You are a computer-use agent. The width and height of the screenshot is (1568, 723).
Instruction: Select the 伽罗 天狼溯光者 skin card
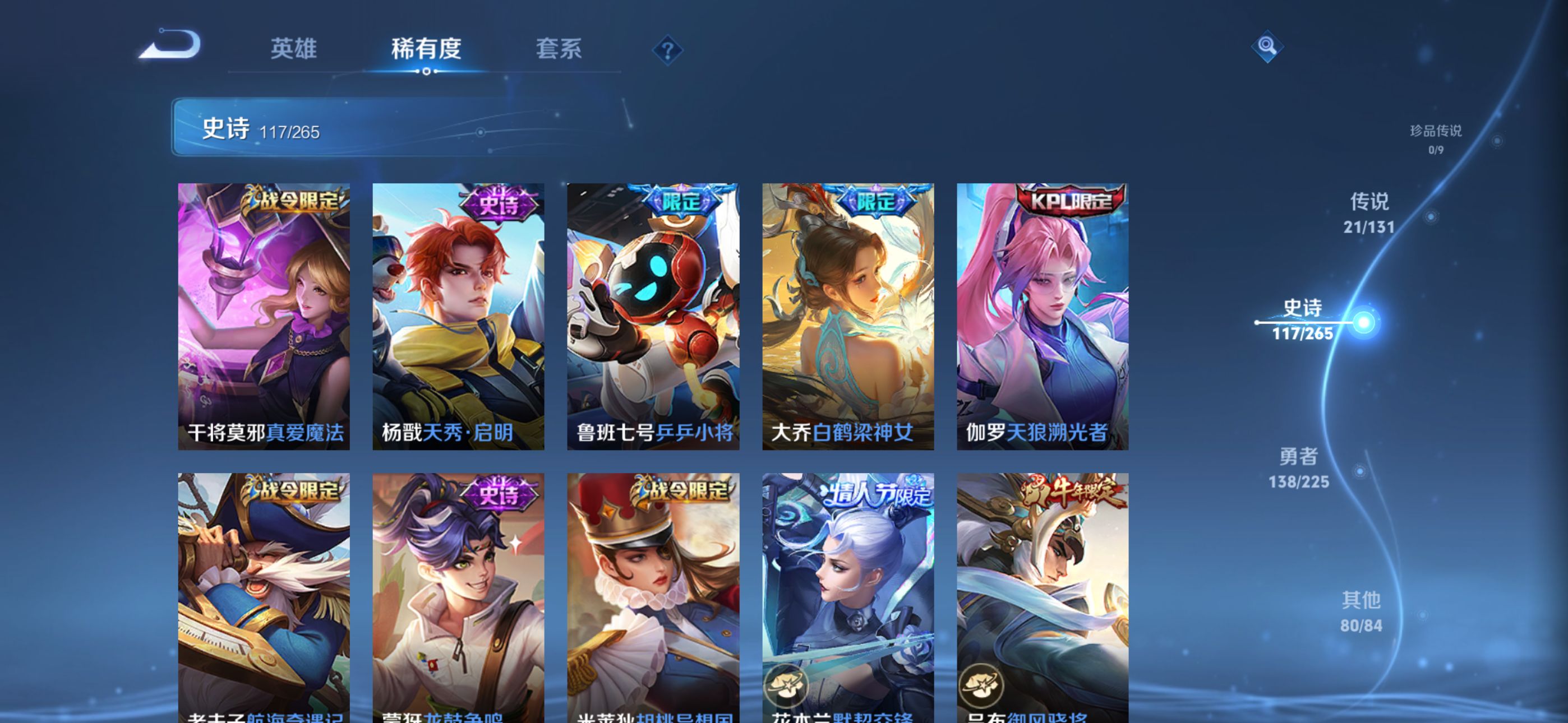[x=1043, y=317]
